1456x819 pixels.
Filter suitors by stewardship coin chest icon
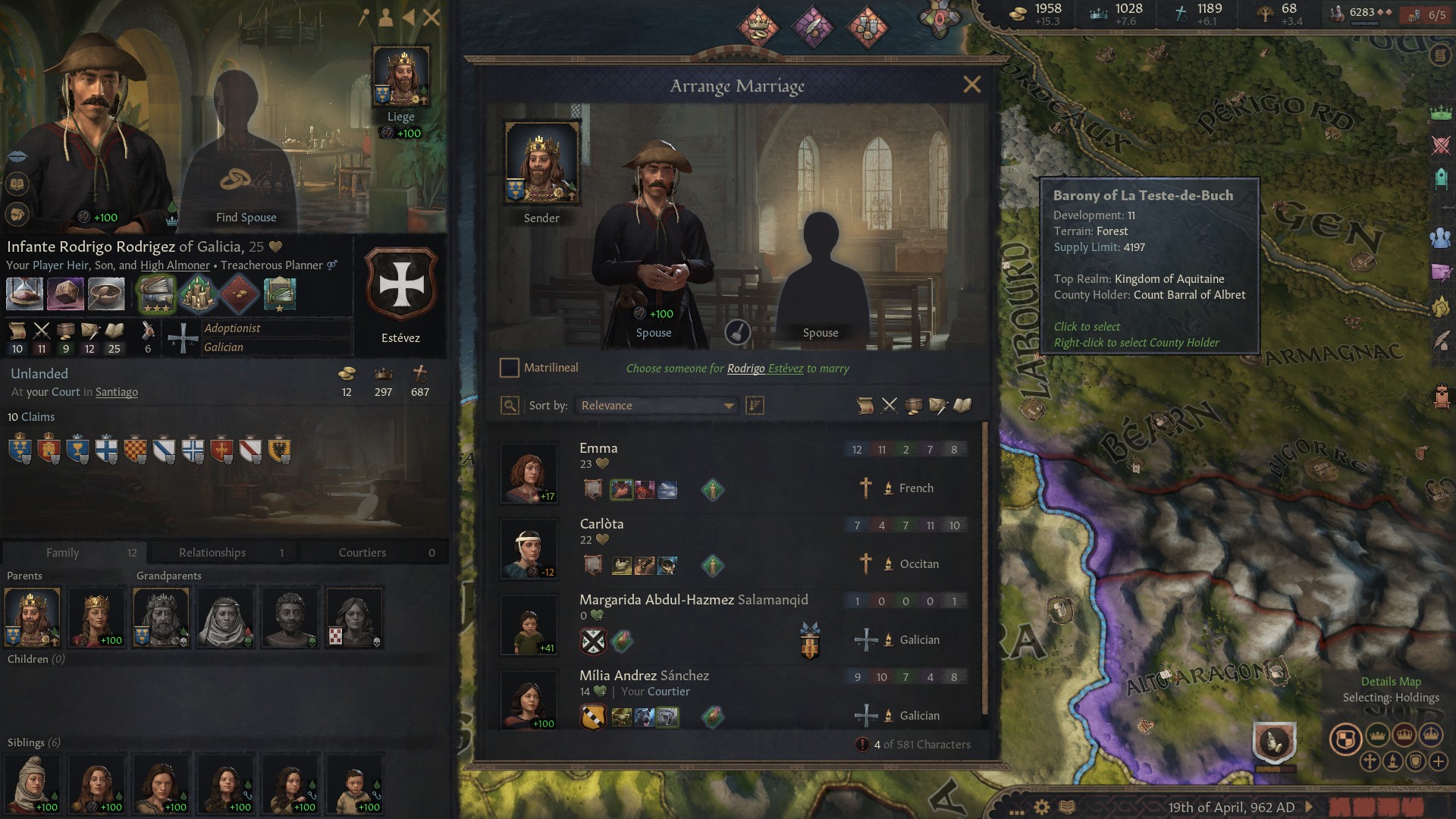point(912,406)
